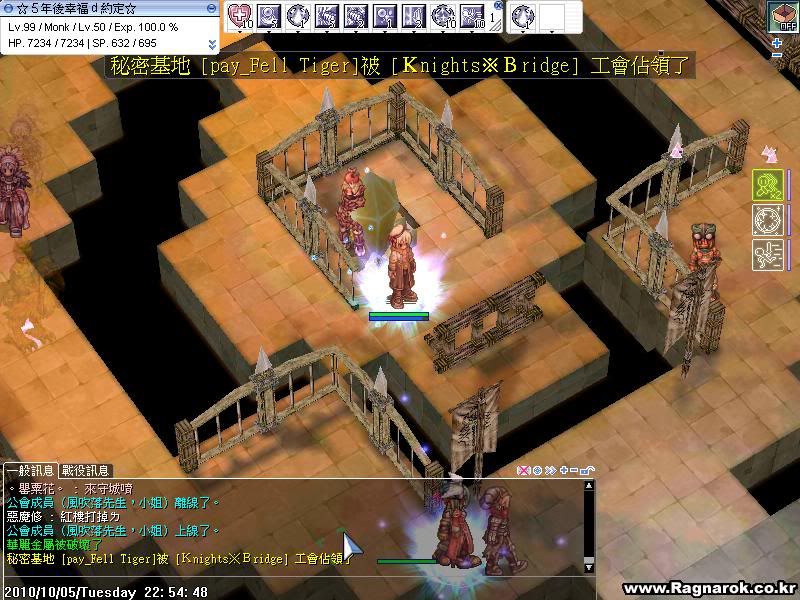Zoom out minimap with minus button

pyautogui.click(x=777, y=56)
